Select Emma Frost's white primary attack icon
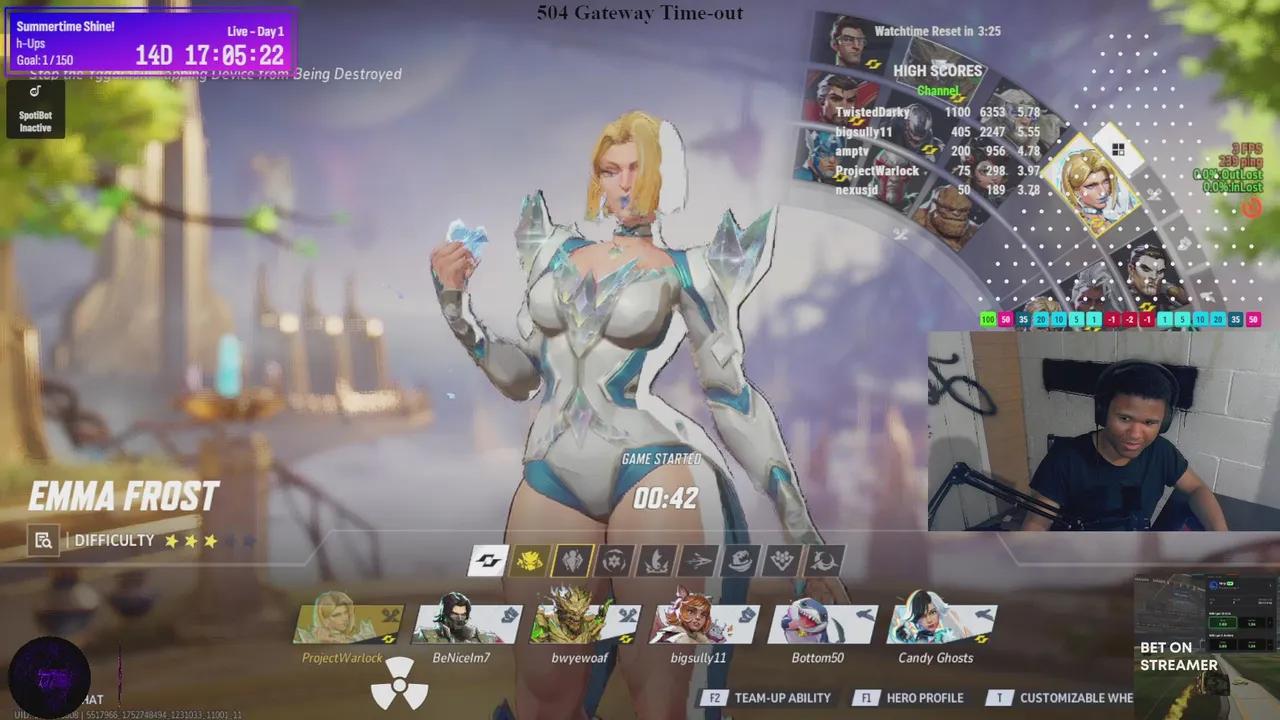Viewport: 1280px width, 720px height. click(487, 560)
